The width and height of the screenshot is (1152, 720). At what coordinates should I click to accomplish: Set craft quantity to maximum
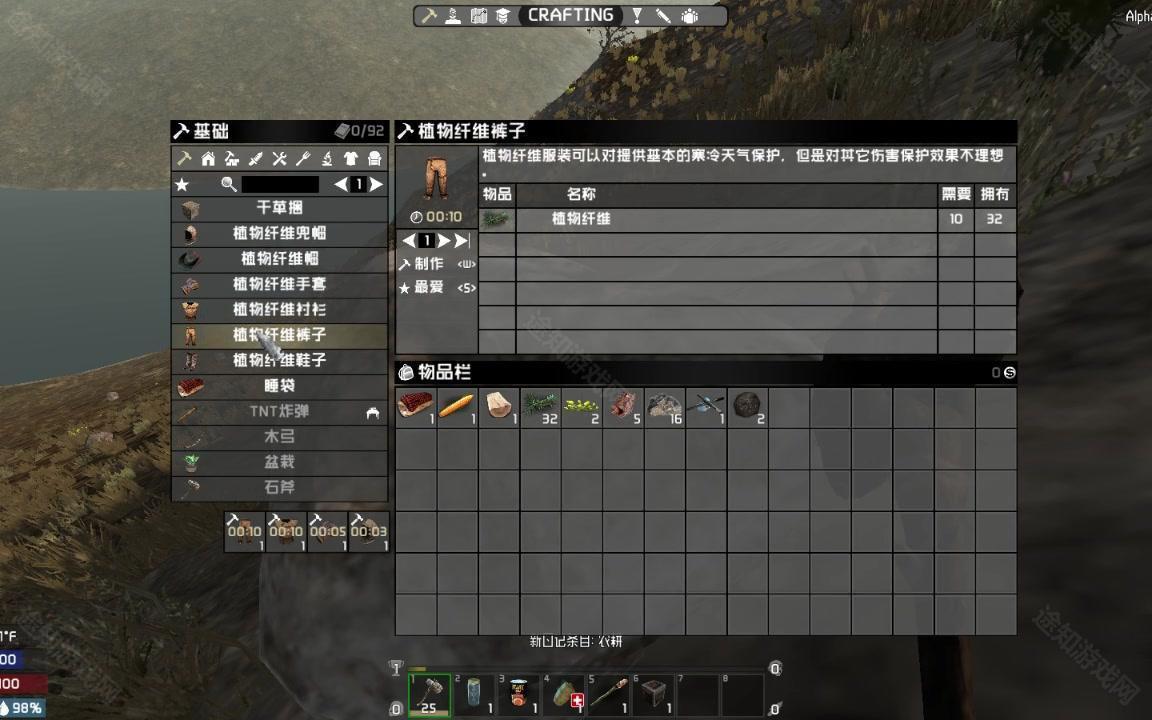point(461,241)
